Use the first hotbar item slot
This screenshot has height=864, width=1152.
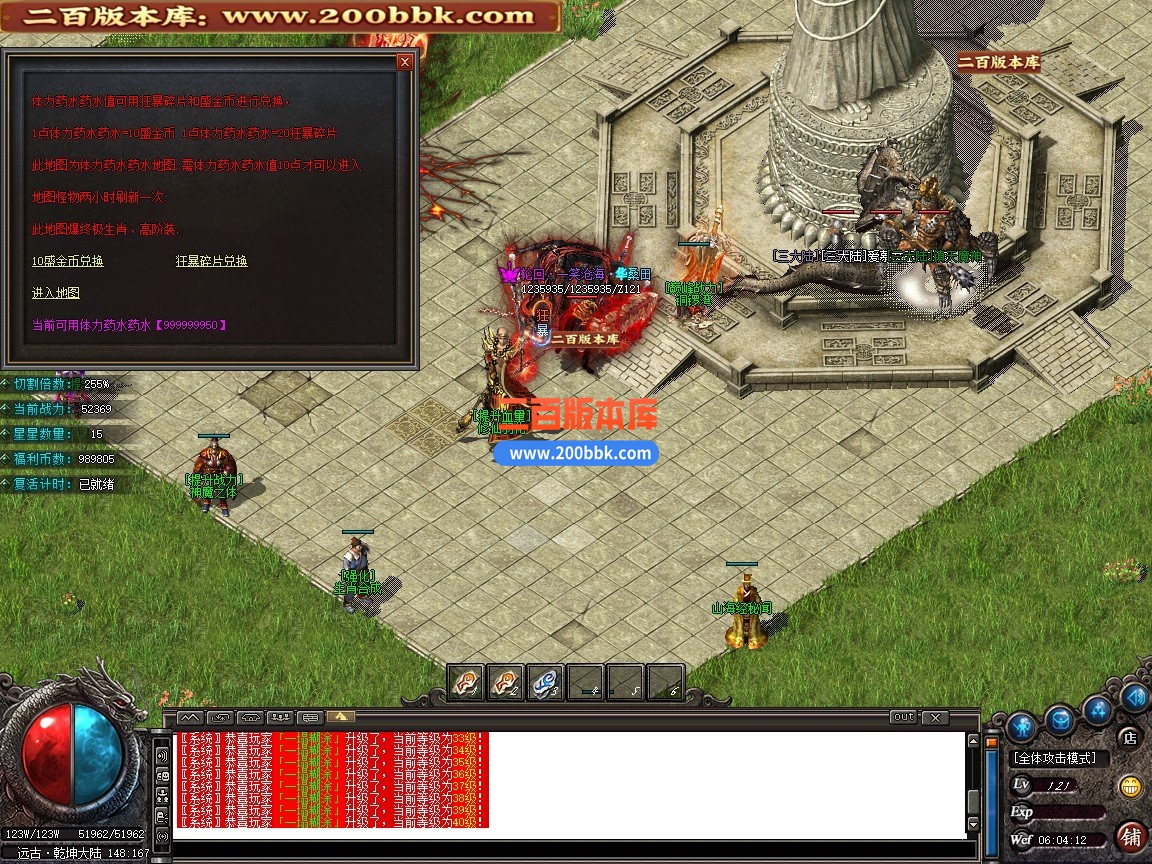[x=466, y=682]
